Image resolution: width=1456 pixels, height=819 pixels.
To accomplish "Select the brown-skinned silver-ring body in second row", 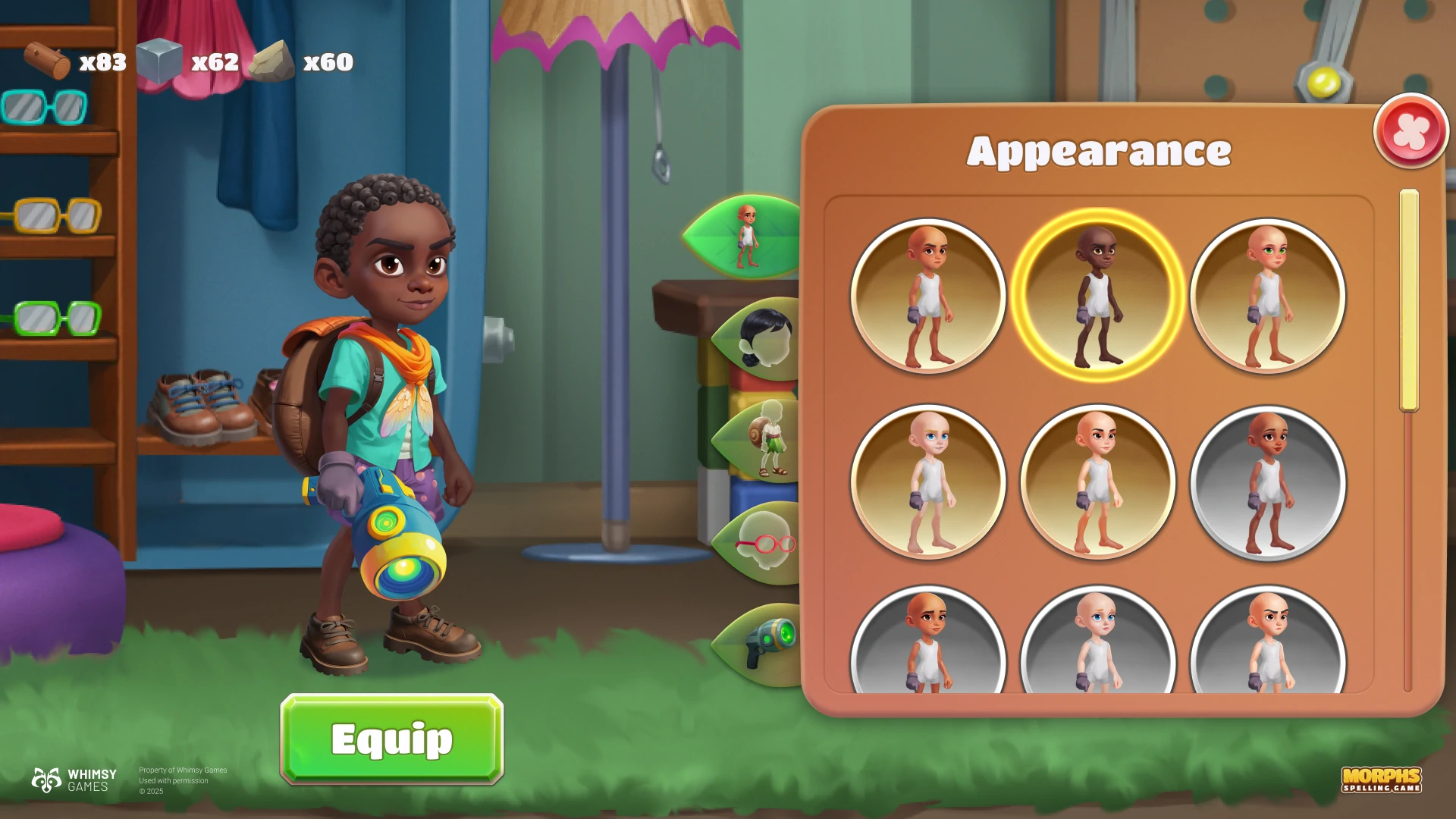I will point(1268,482).
